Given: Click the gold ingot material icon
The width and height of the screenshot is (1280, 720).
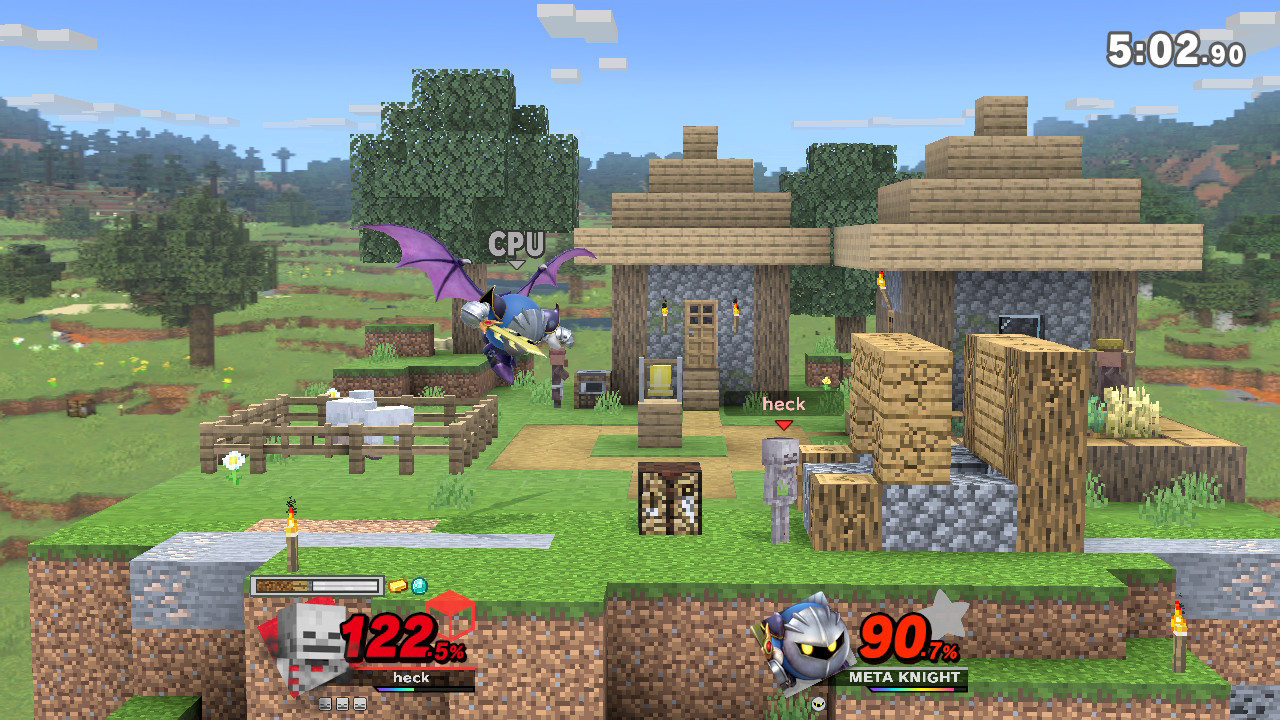Looking at the screenshot, I should [397, 586].
